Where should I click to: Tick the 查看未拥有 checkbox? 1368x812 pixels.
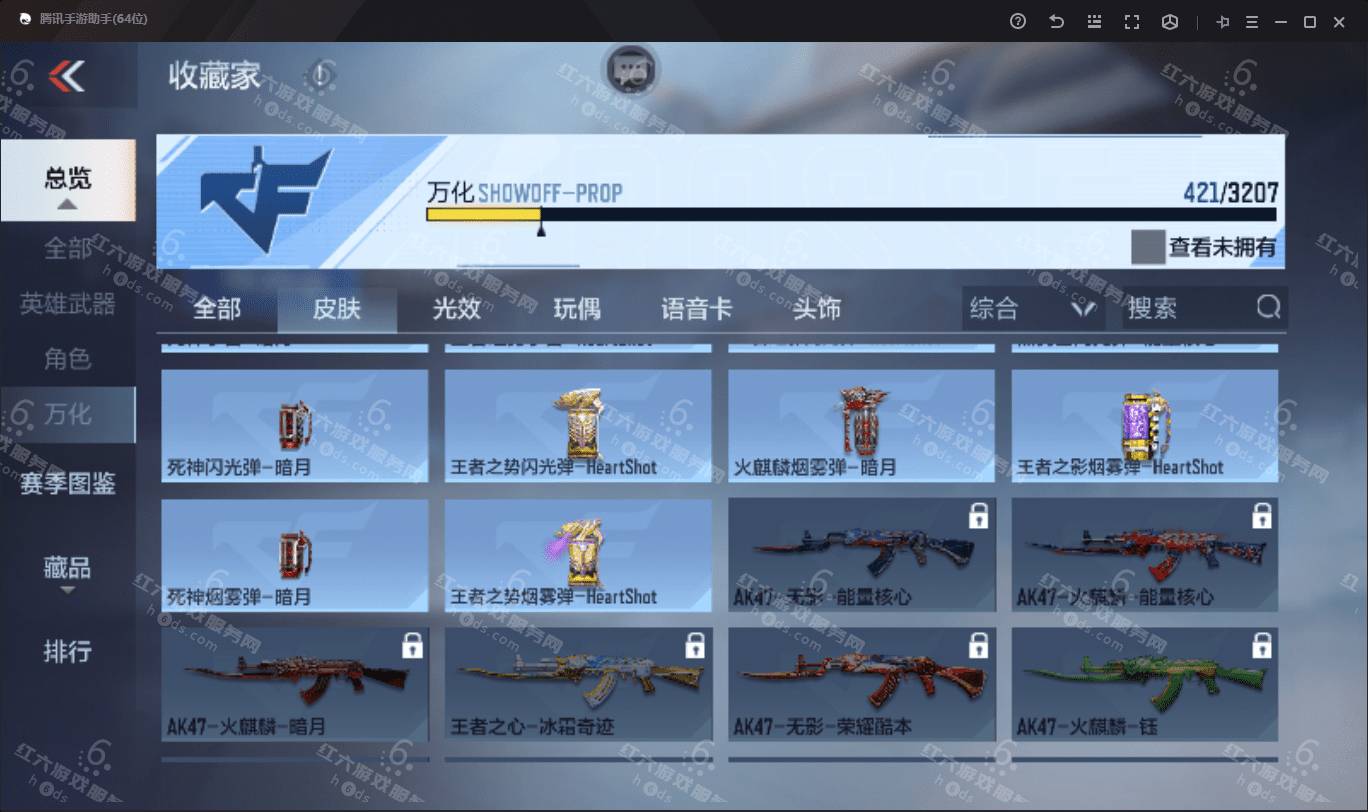point(1147,247)
